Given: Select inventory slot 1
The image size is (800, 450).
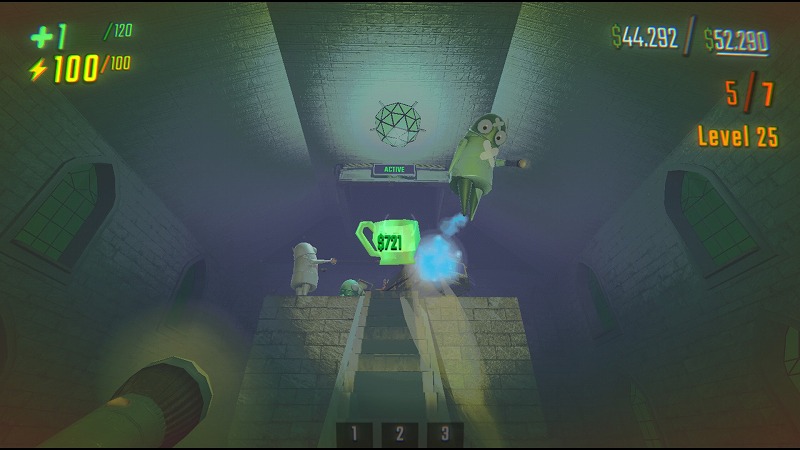Looking at the screenshot, I should 354,434.
